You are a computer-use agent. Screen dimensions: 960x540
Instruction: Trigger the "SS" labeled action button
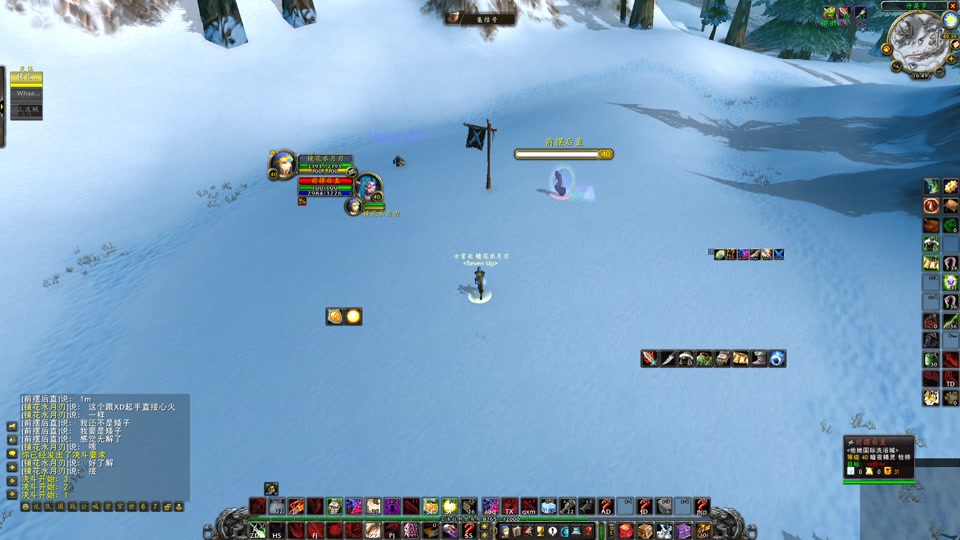467,531
